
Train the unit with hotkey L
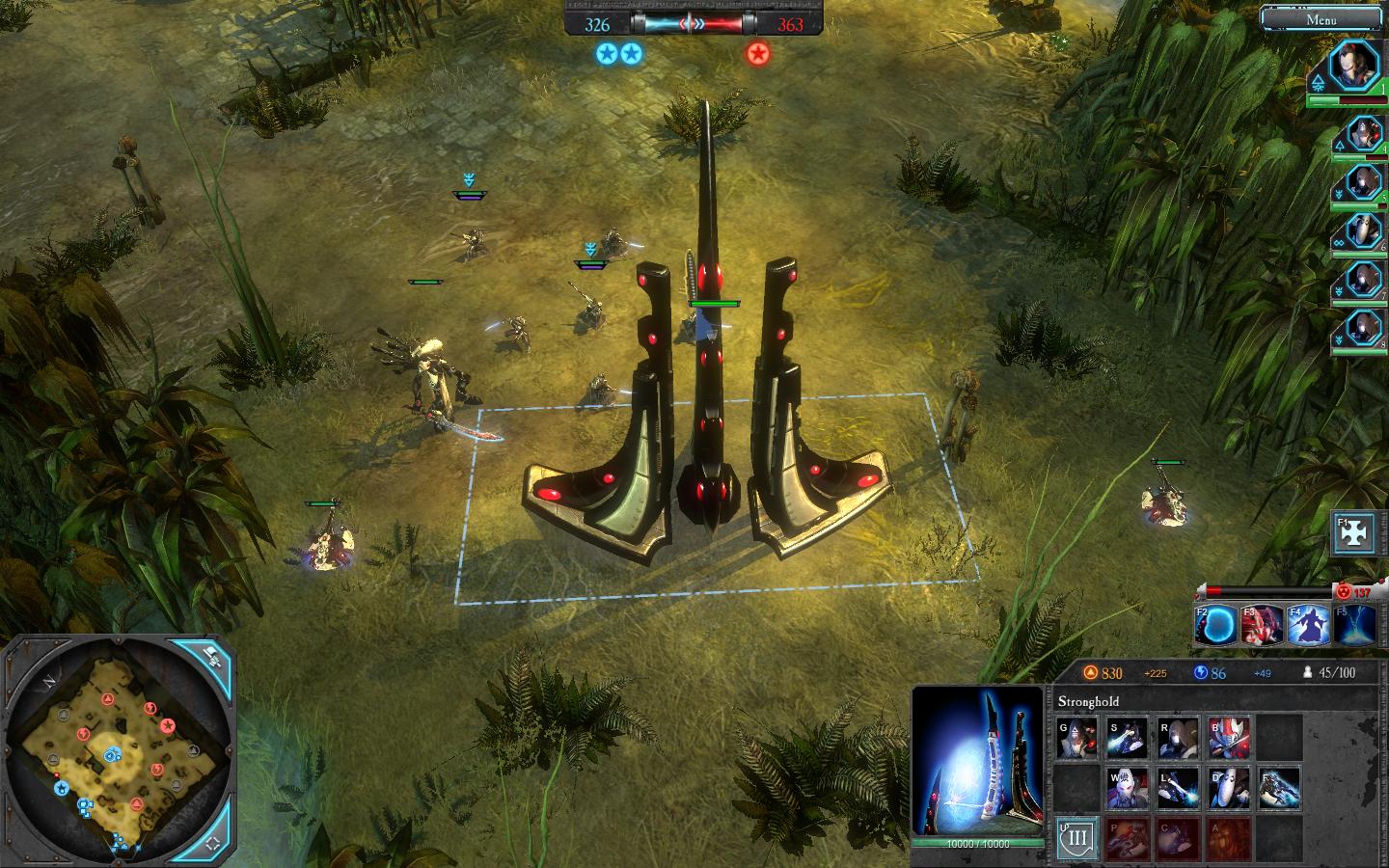point(1178,787)
